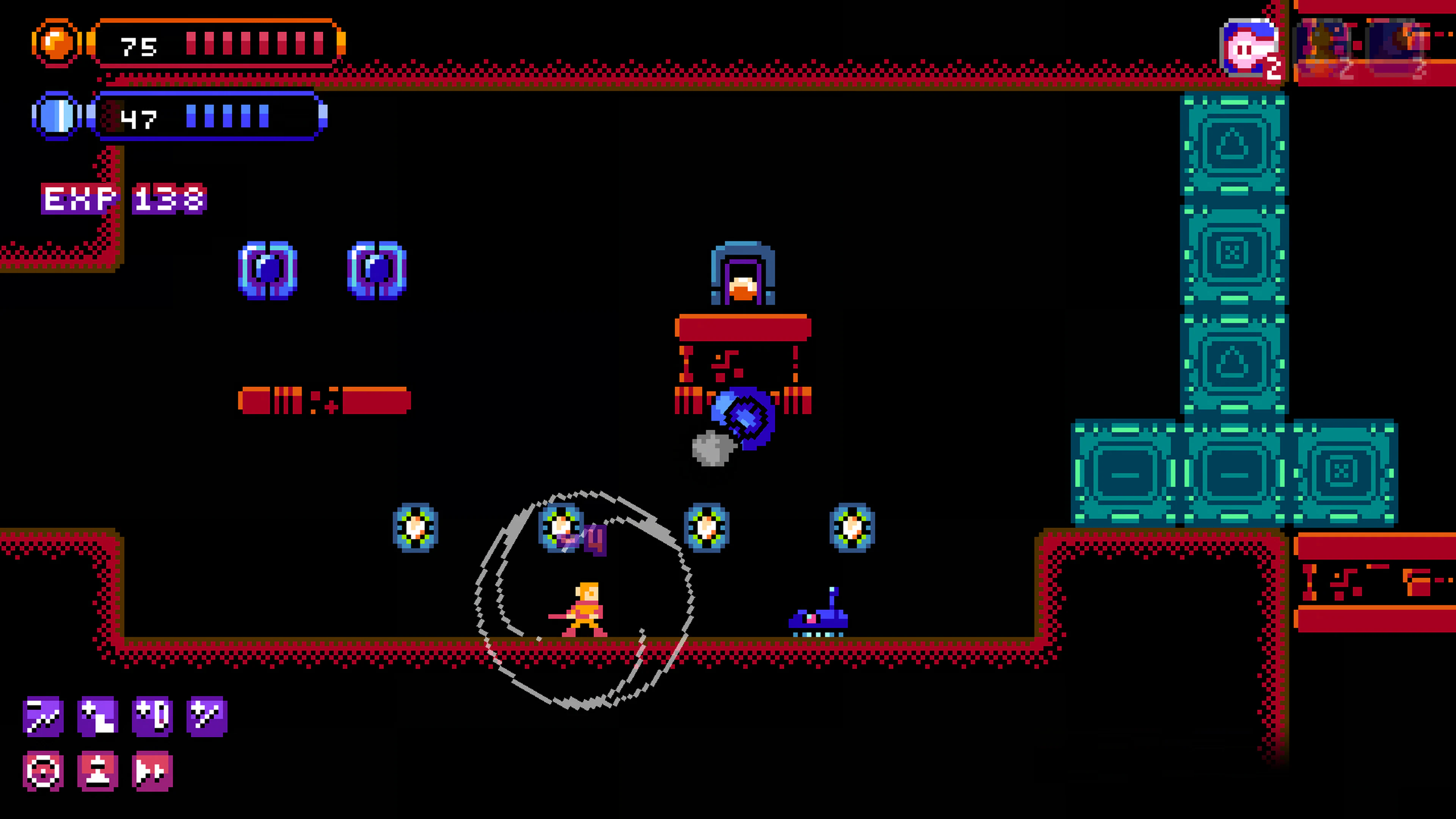
Task: Click the orange health orb emblem
Action: (56, 42)
